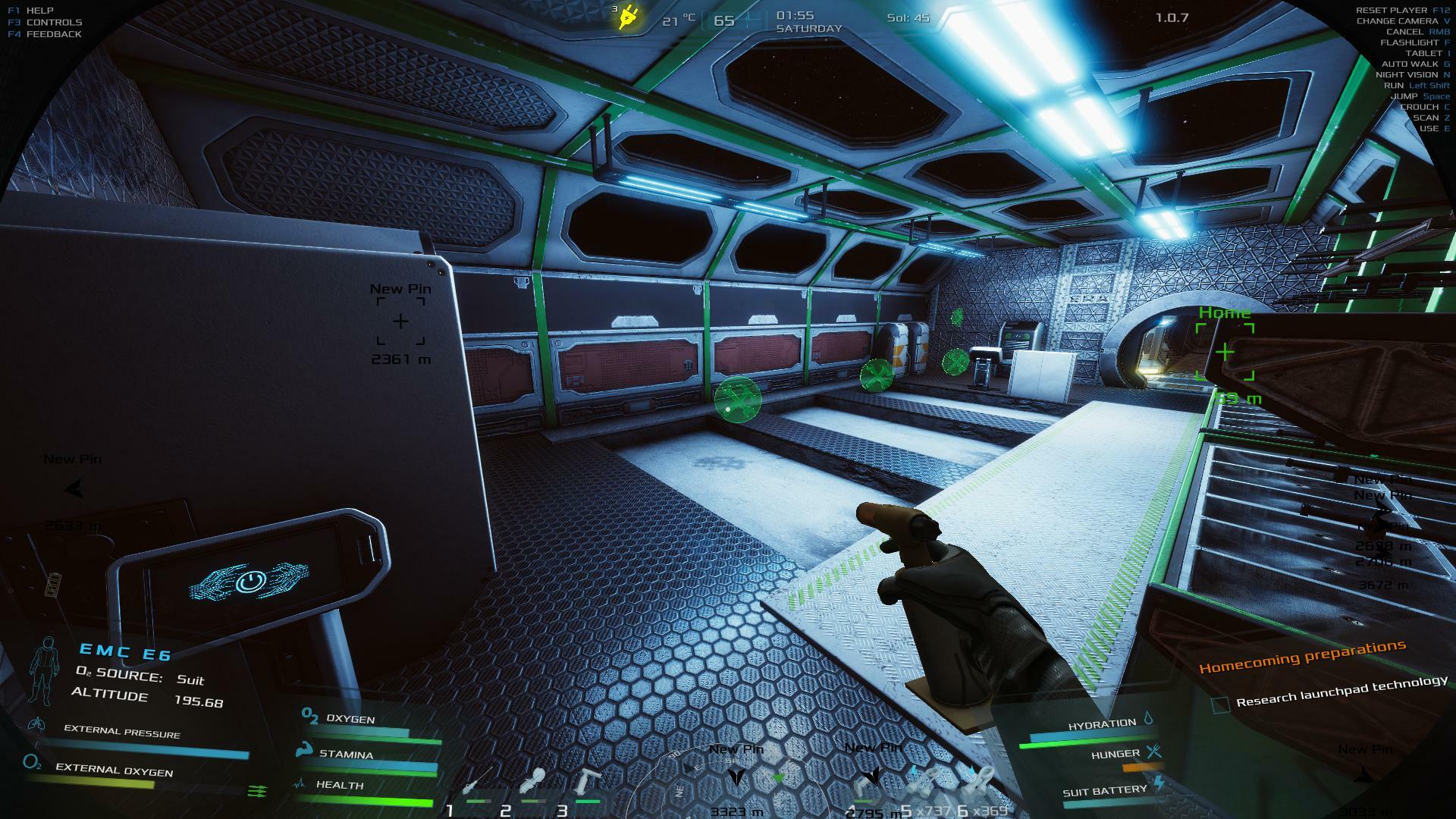The image size is (1456, 819).
Task: Click the green Home arrow on compass
Action: (x=778, y=778)
